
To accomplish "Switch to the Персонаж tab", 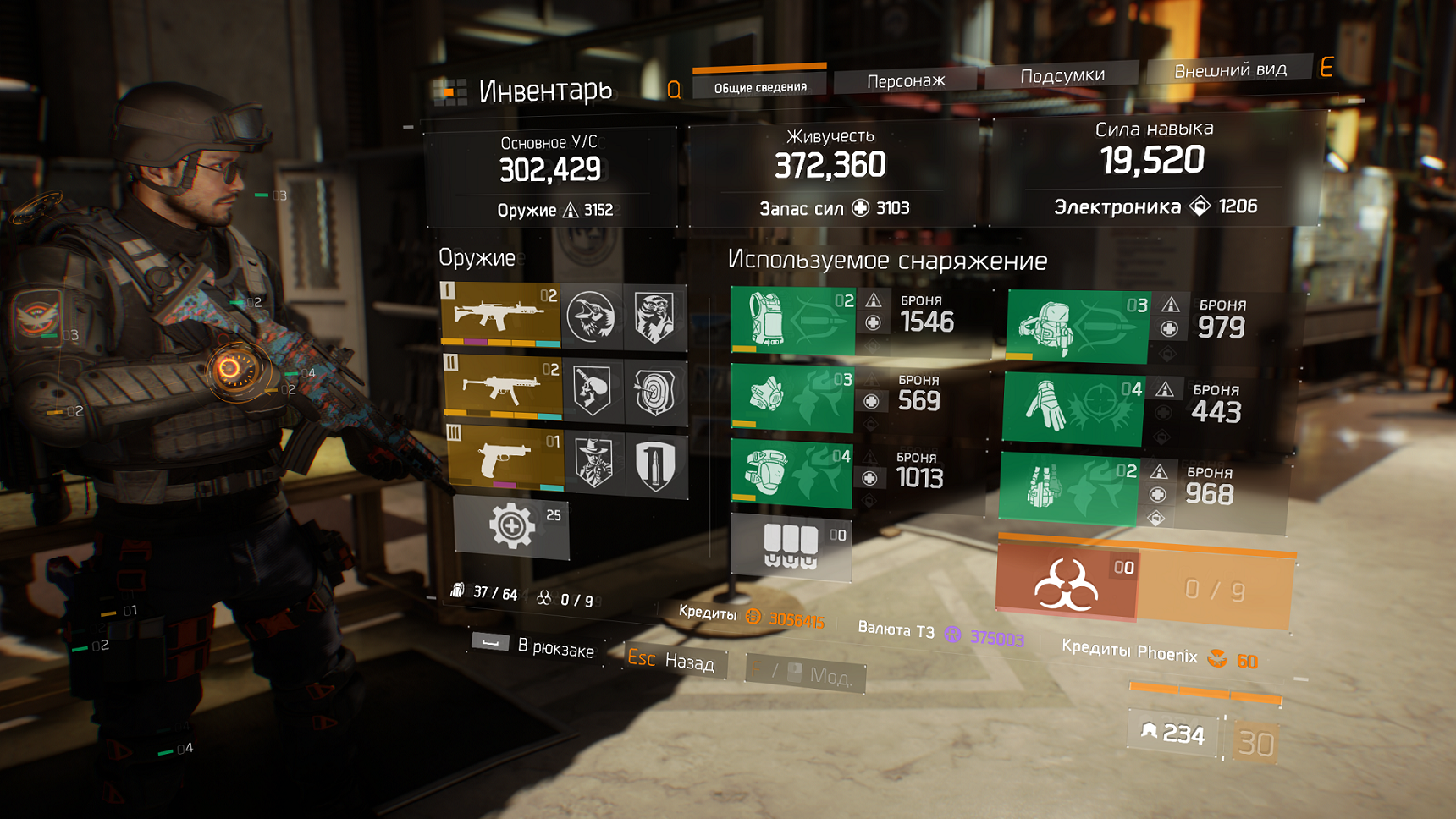I will [x=905, y=81].
